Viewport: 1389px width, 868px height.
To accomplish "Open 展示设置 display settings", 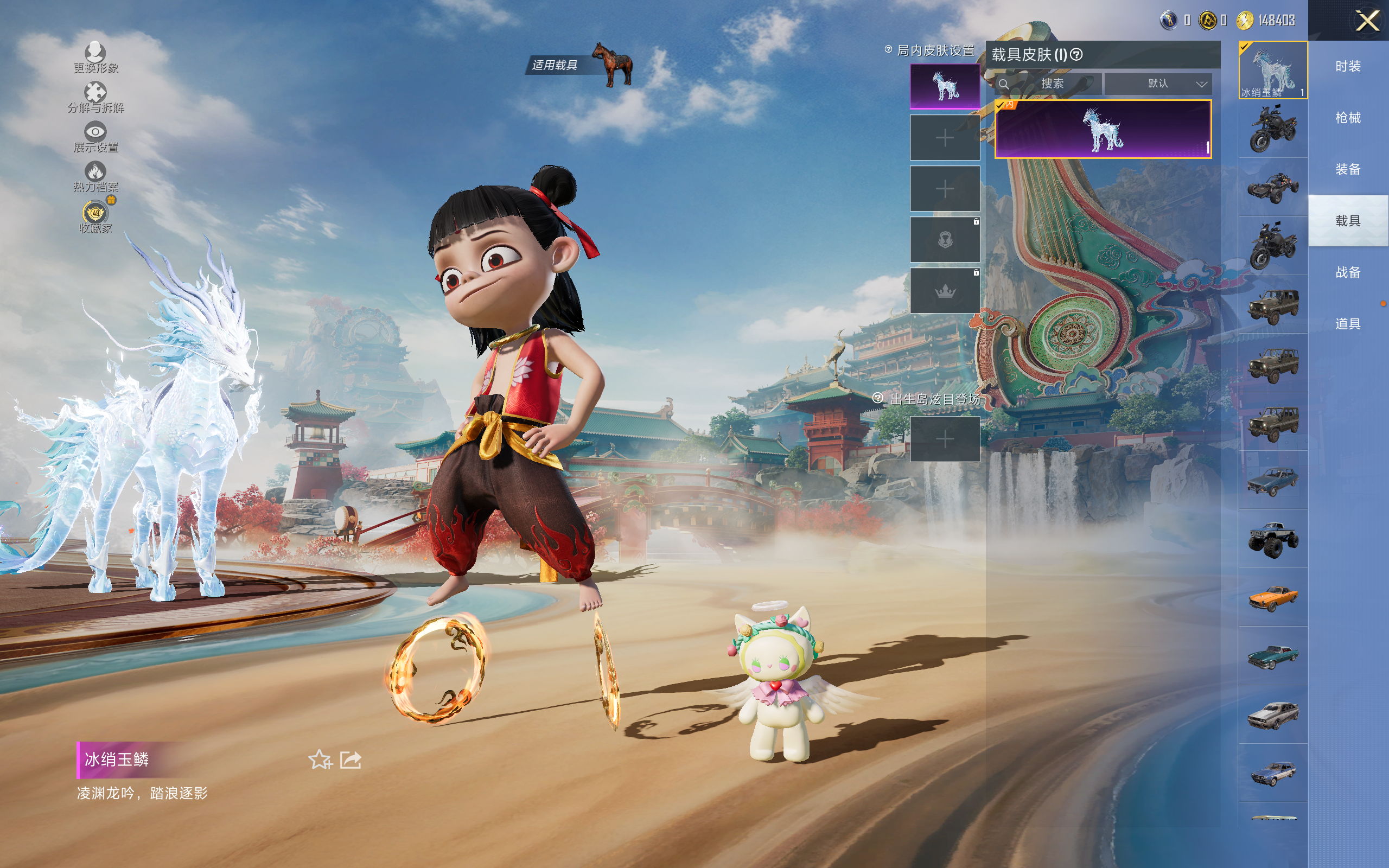I will (x=95, y=137).
